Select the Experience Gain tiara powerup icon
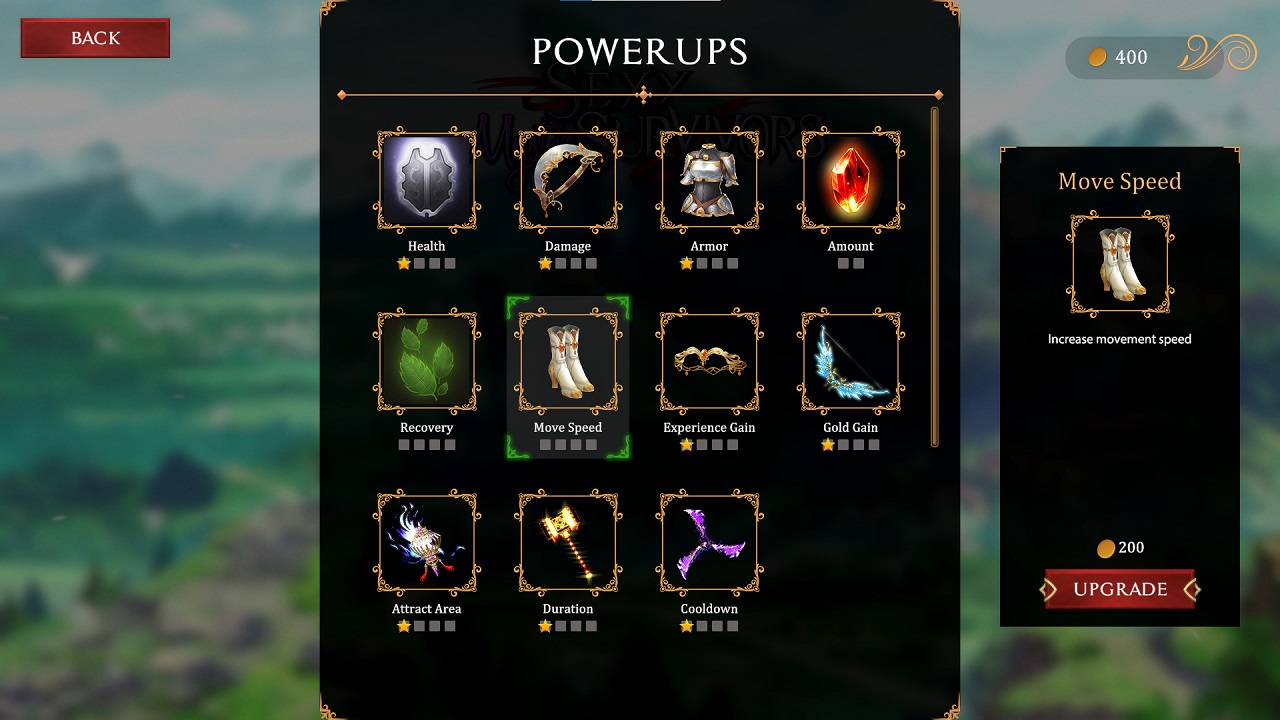This screenshot has width=1280, height=720. 709,362
